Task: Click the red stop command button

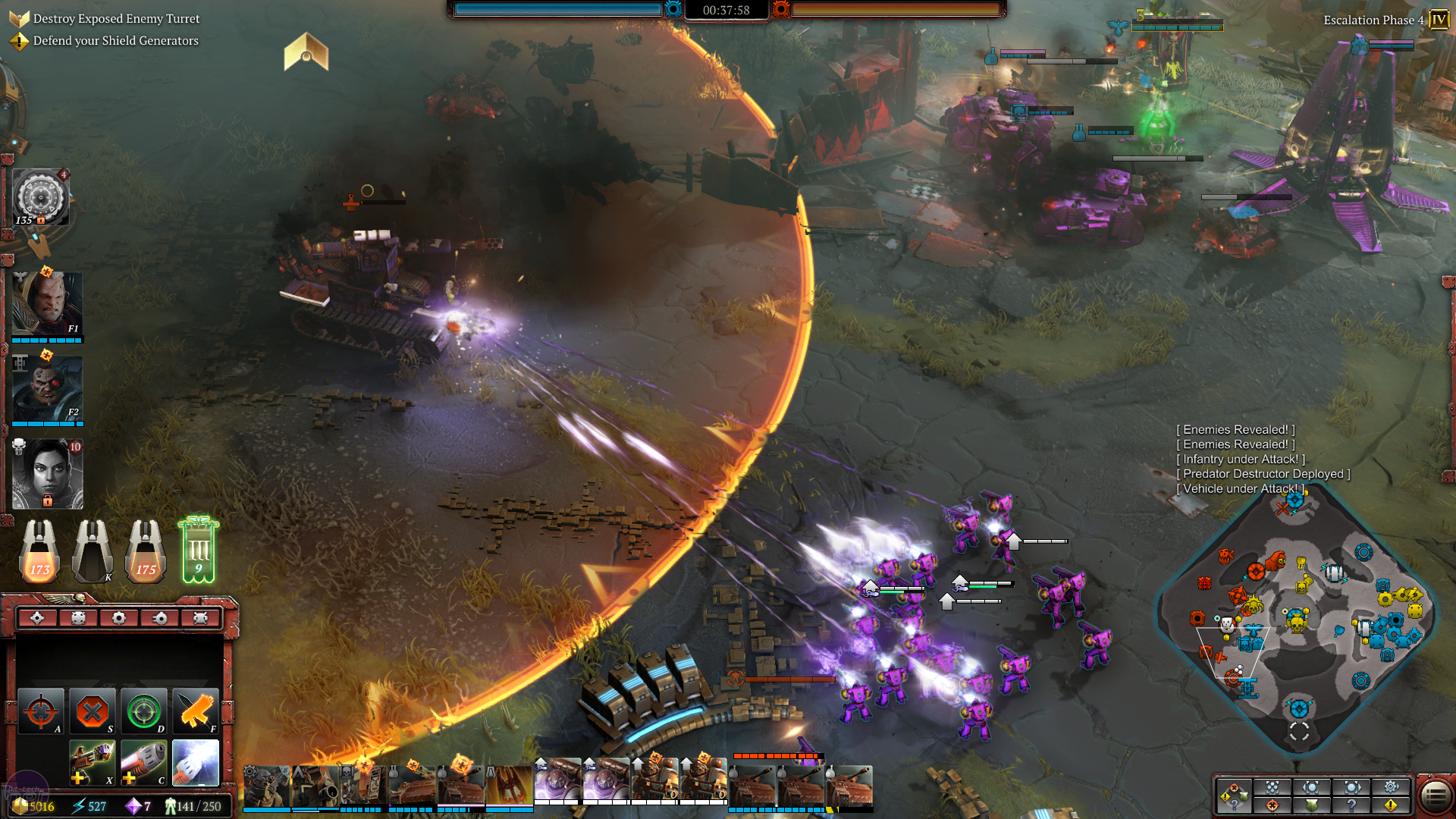Action: point(93,711)
